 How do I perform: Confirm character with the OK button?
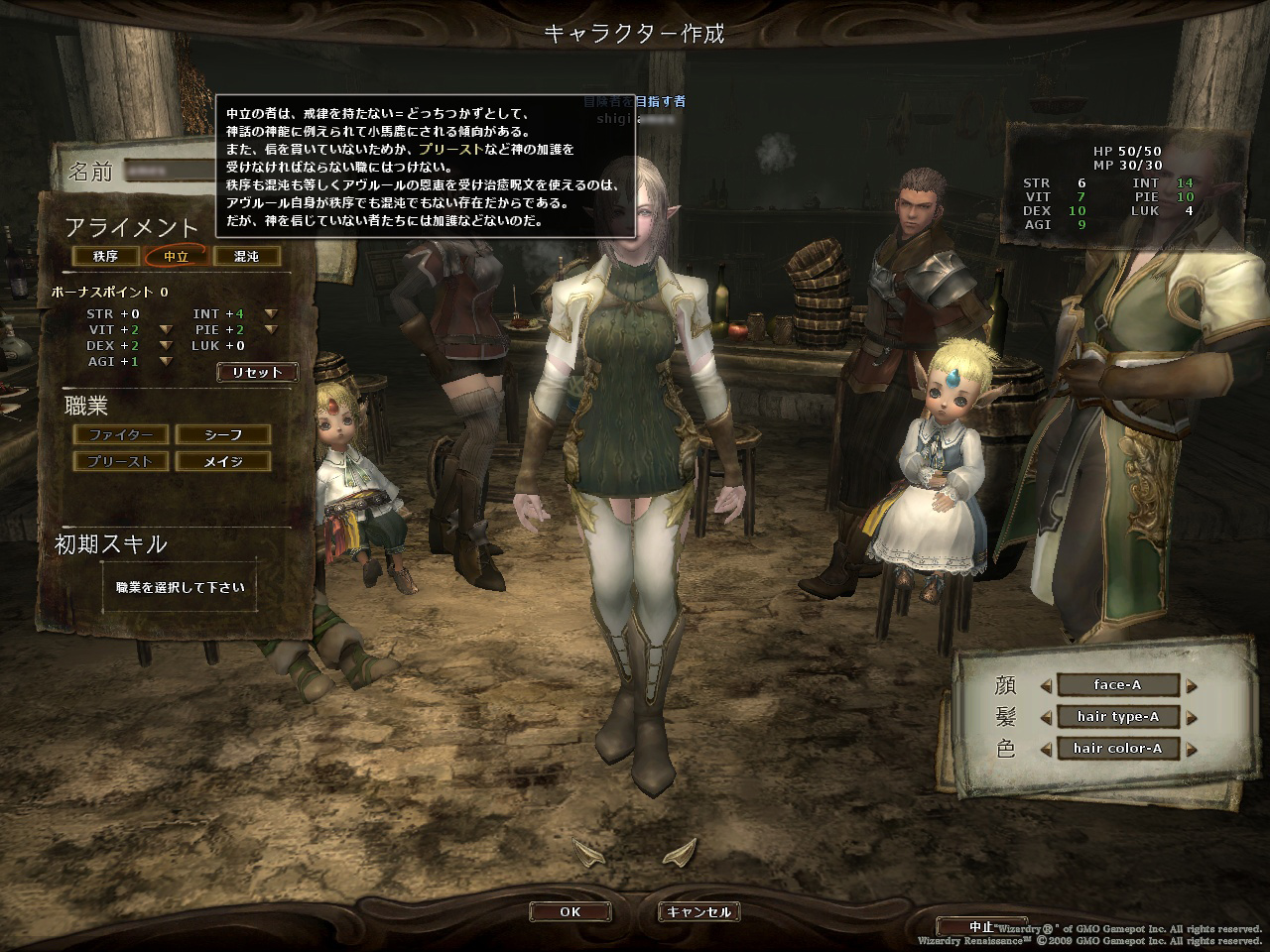(x=570, y=912)
